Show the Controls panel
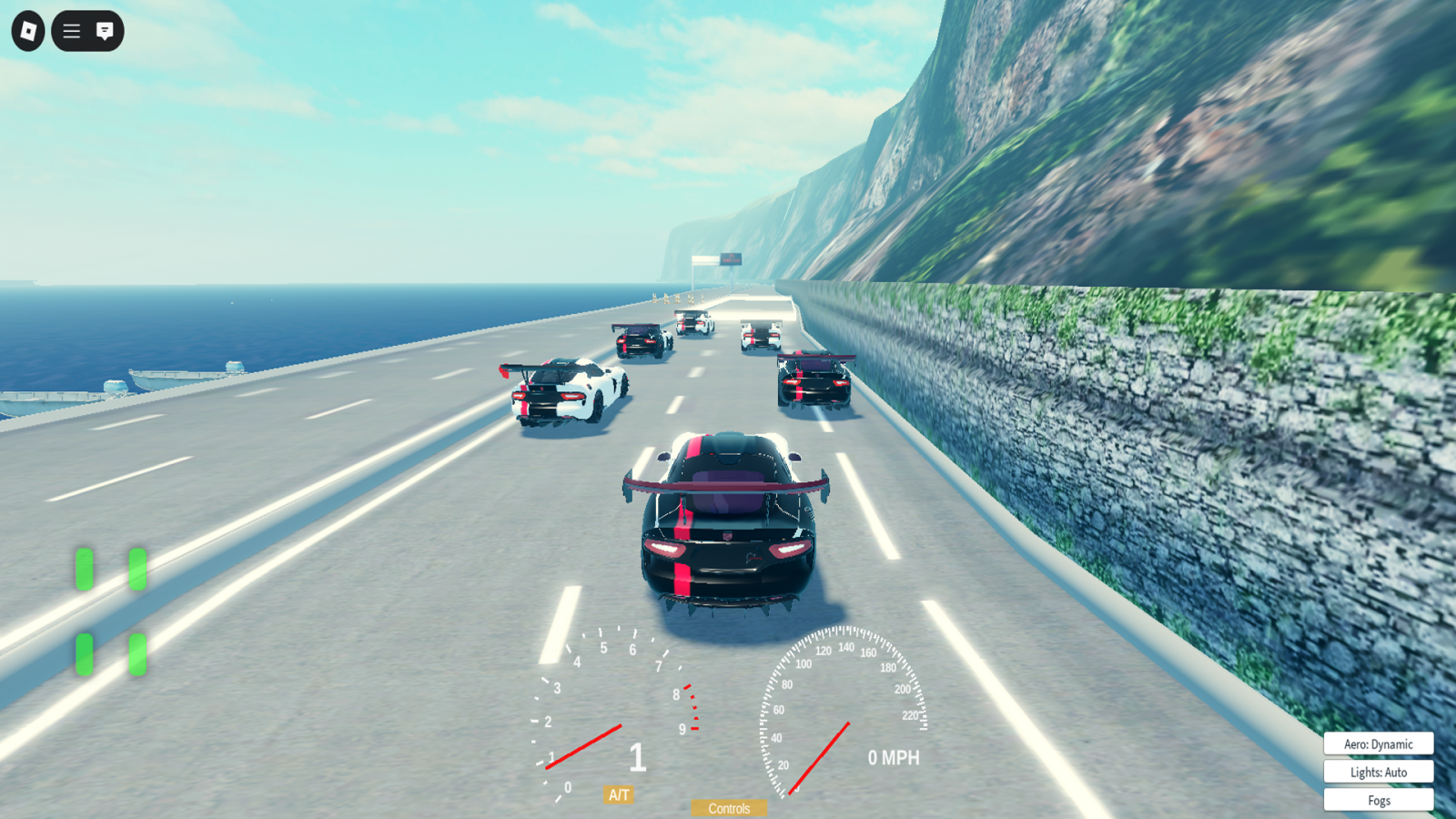The width and height of the screenshot is (1456, 819). 729,808
